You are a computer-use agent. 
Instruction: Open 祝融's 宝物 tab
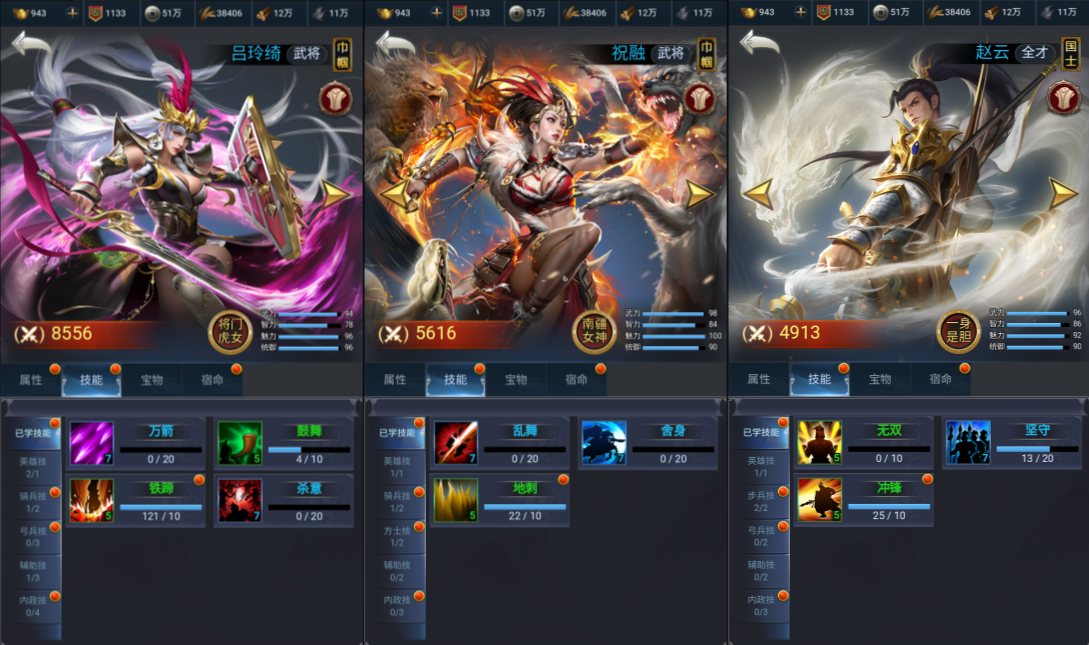click(x=516, y=380)
